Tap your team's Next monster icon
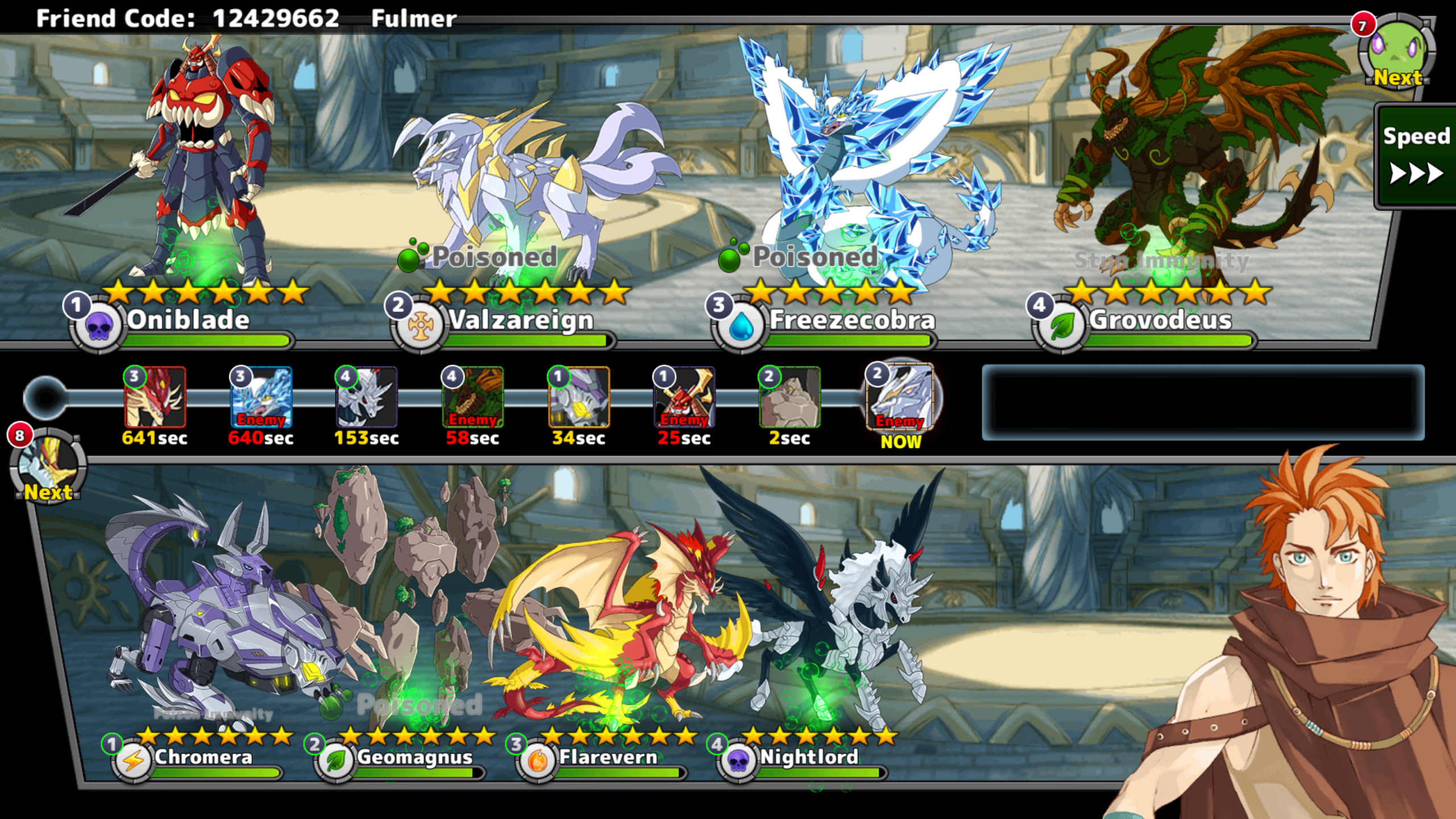The image size is (1456, 819). pyautogui.click(x=48, y=466)
